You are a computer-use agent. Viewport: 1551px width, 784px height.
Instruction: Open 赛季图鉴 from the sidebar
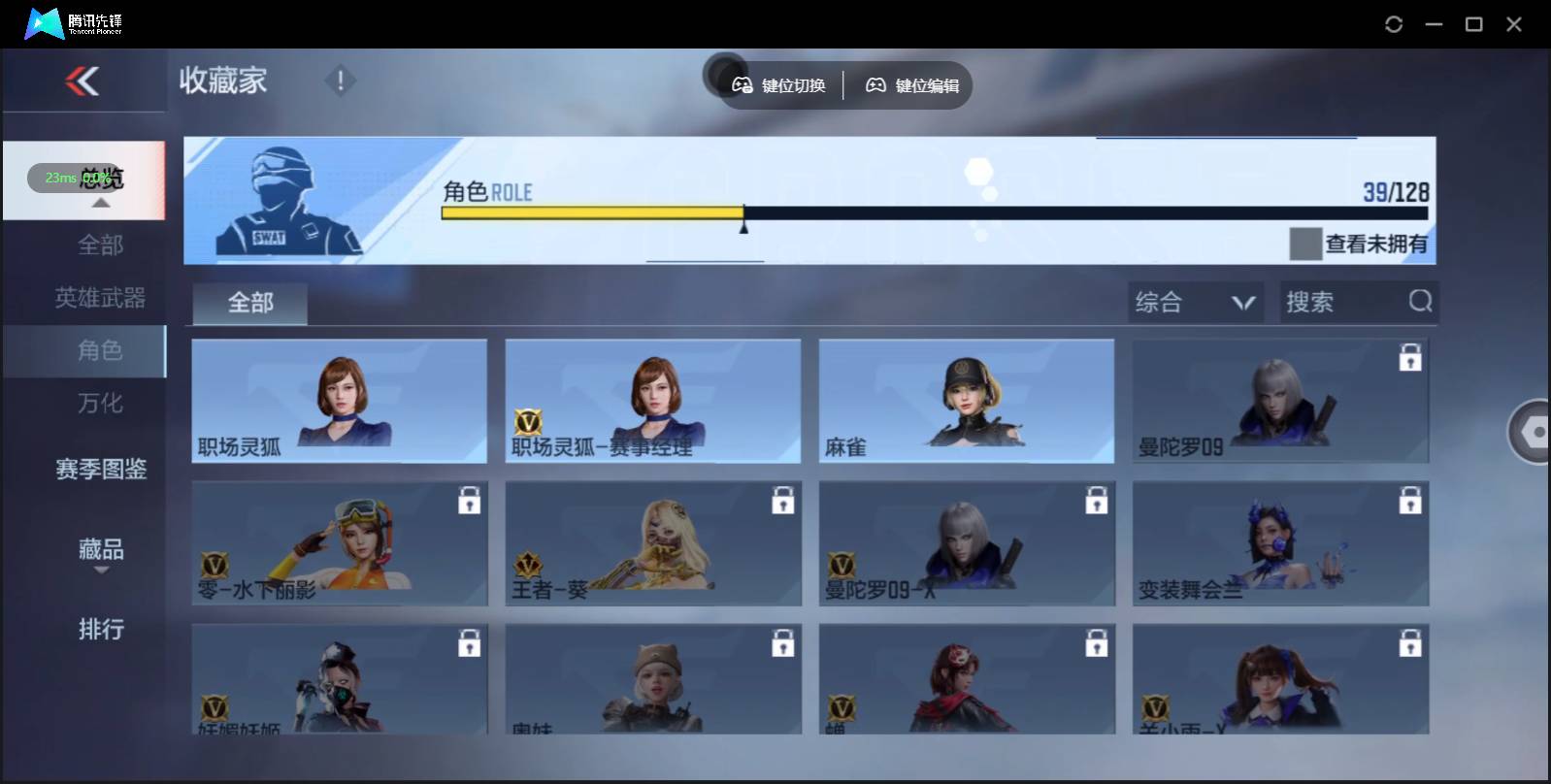(100, 469)
